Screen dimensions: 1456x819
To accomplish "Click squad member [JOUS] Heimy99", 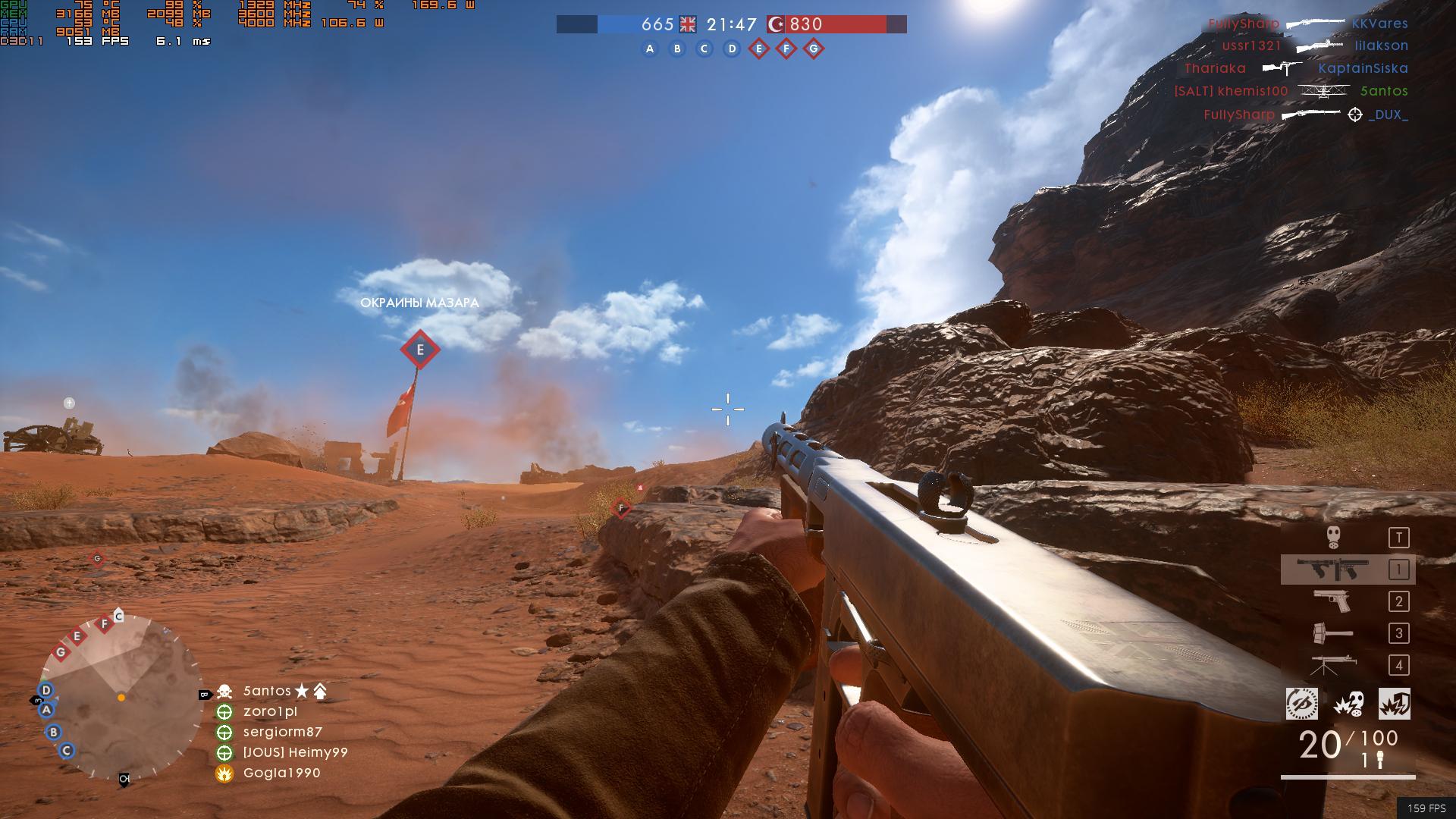I will (295, 752).
